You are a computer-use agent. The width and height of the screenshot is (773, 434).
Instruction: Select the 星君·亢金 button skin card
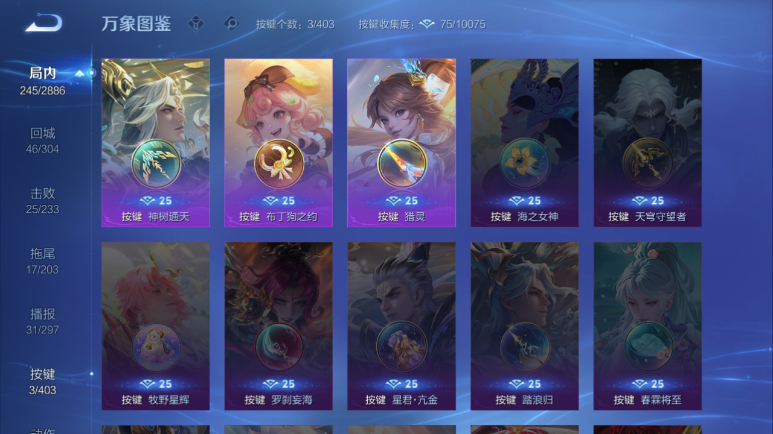[x=401, y=325]
